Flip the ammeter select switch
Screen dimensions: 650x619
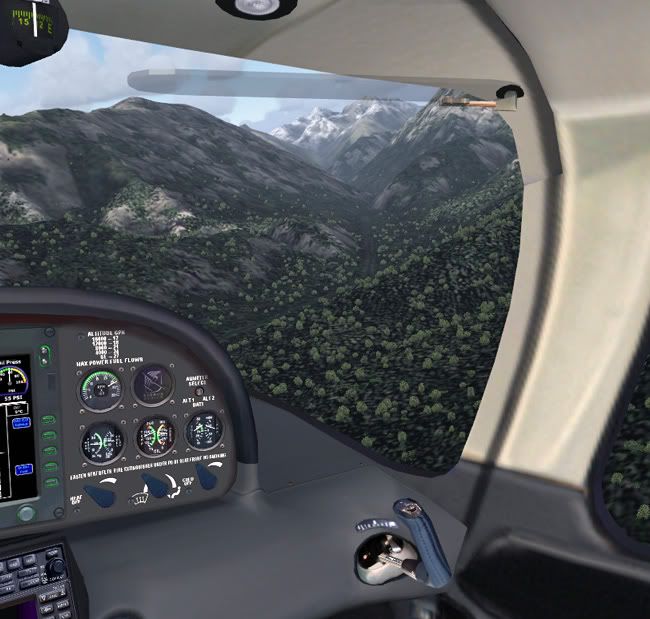pos(198,393)
